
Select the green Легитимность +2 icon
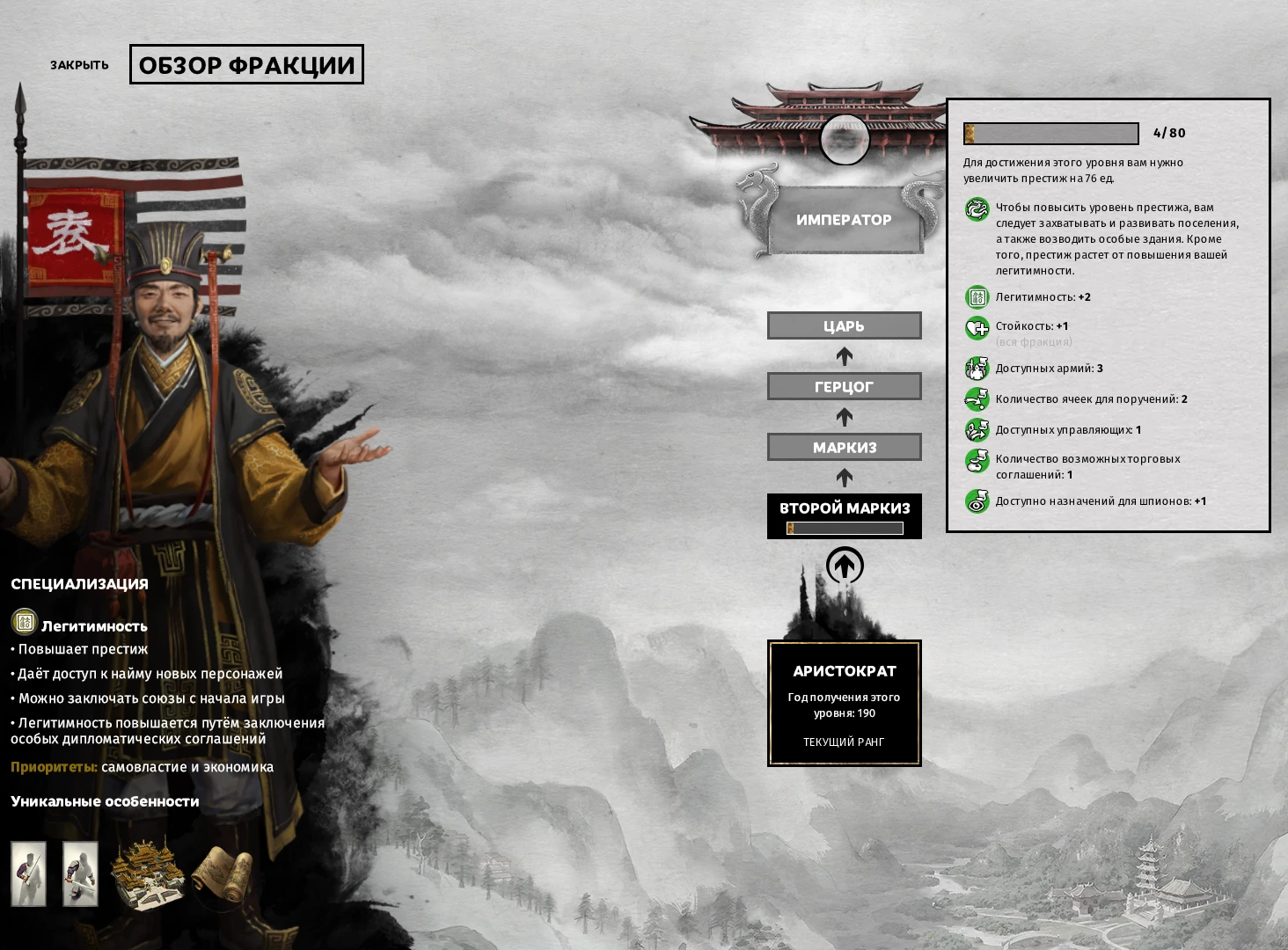pos(977,297)
